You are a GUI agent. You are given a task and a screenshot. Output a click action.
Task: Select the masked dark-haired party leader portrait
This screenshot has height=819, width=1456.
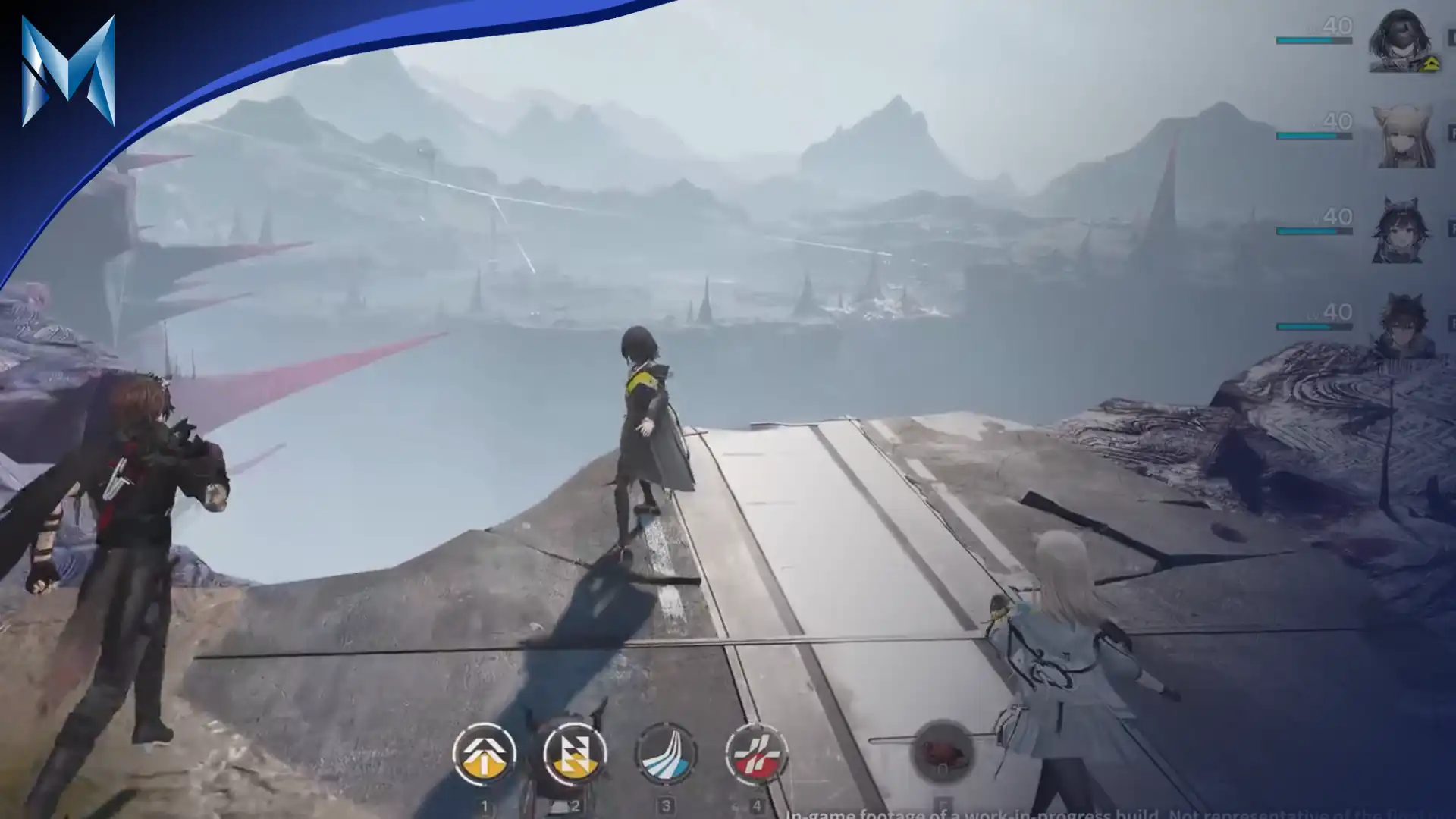pos(1400,42)
